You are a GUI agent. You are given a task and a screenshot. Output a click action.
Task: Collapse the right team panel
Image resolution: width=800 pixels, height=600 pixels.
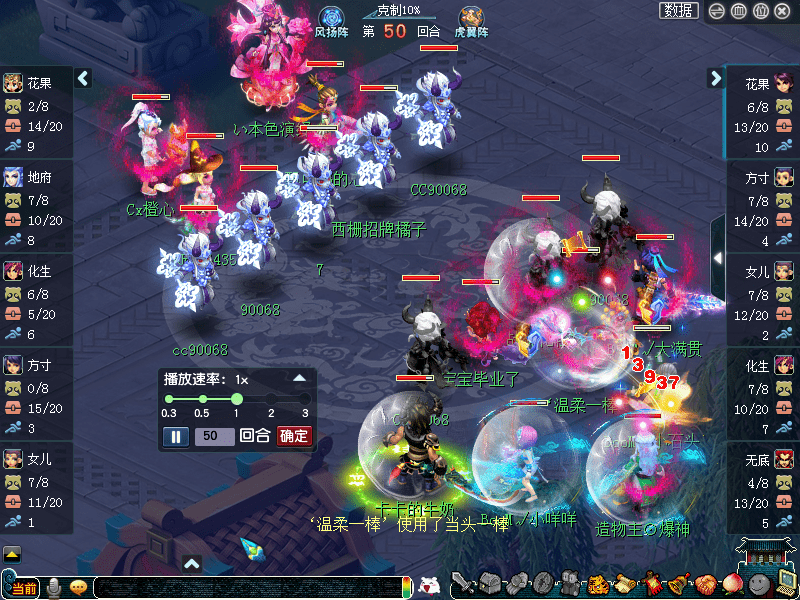[x=716, y=78]
